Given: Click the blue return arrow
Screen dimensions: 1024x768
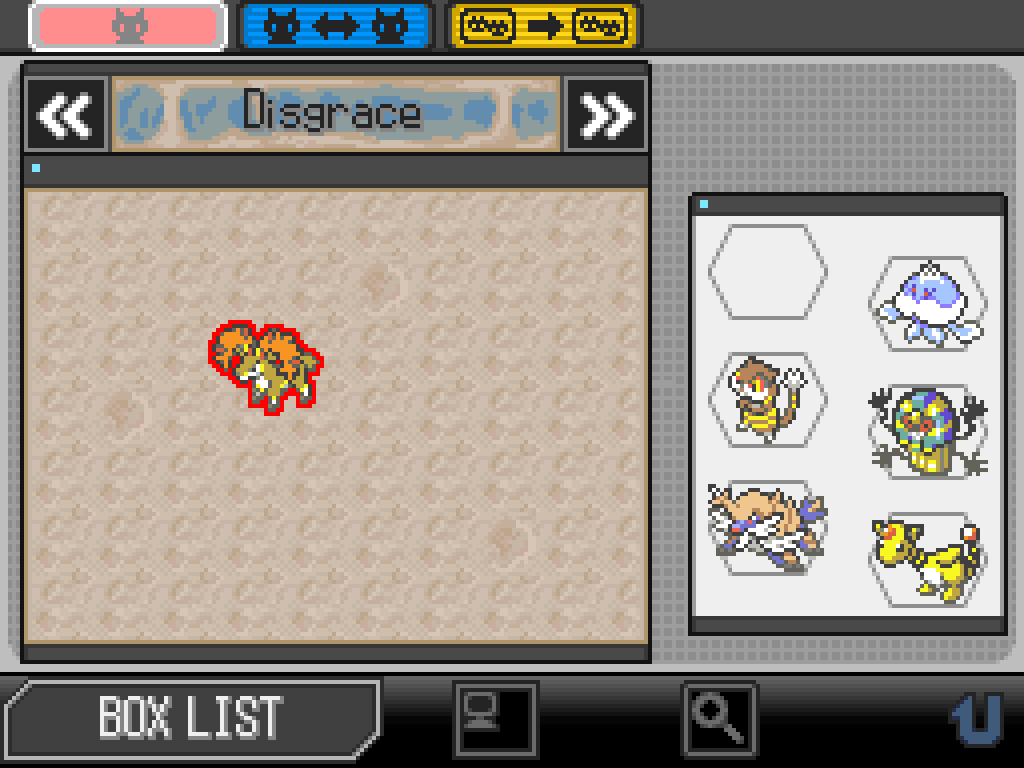Looking at the screenshot, I should (974, 716).
